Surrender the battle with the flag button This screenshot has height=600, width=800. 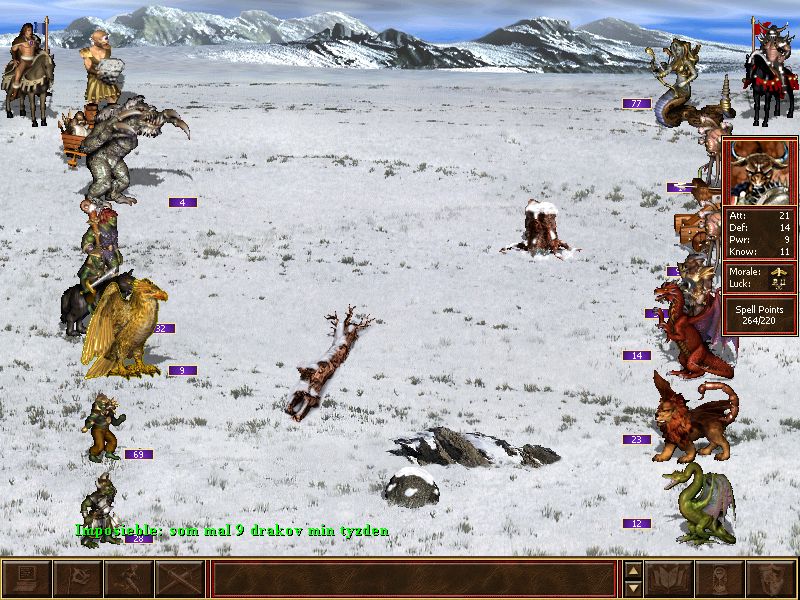tap(77, 579)
